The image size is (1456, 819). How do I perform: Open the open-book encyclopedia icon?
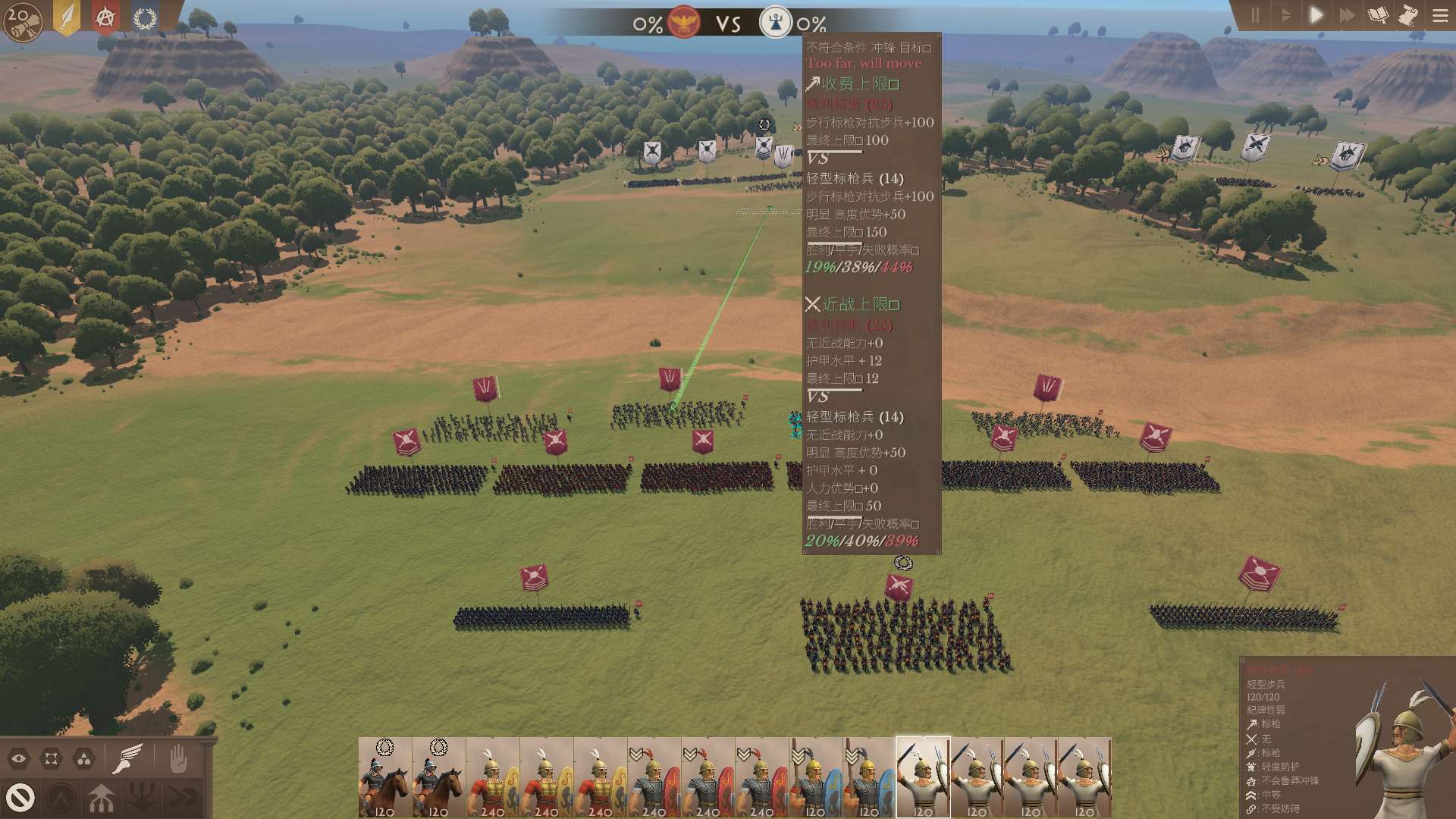click(x=1378, y=15)
